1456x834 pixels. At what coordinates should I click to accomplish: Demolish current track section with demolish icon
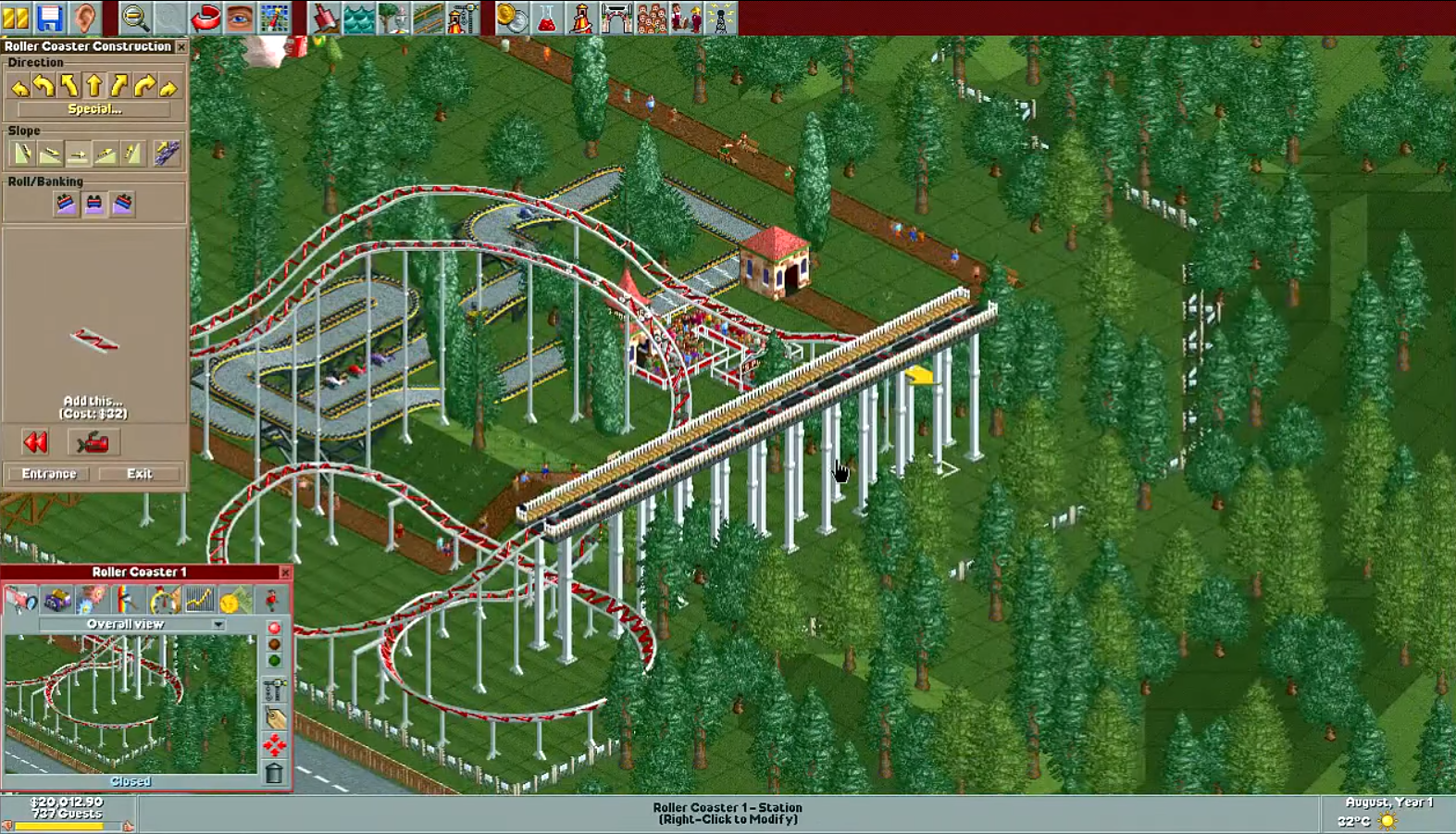tap(93, 442)
